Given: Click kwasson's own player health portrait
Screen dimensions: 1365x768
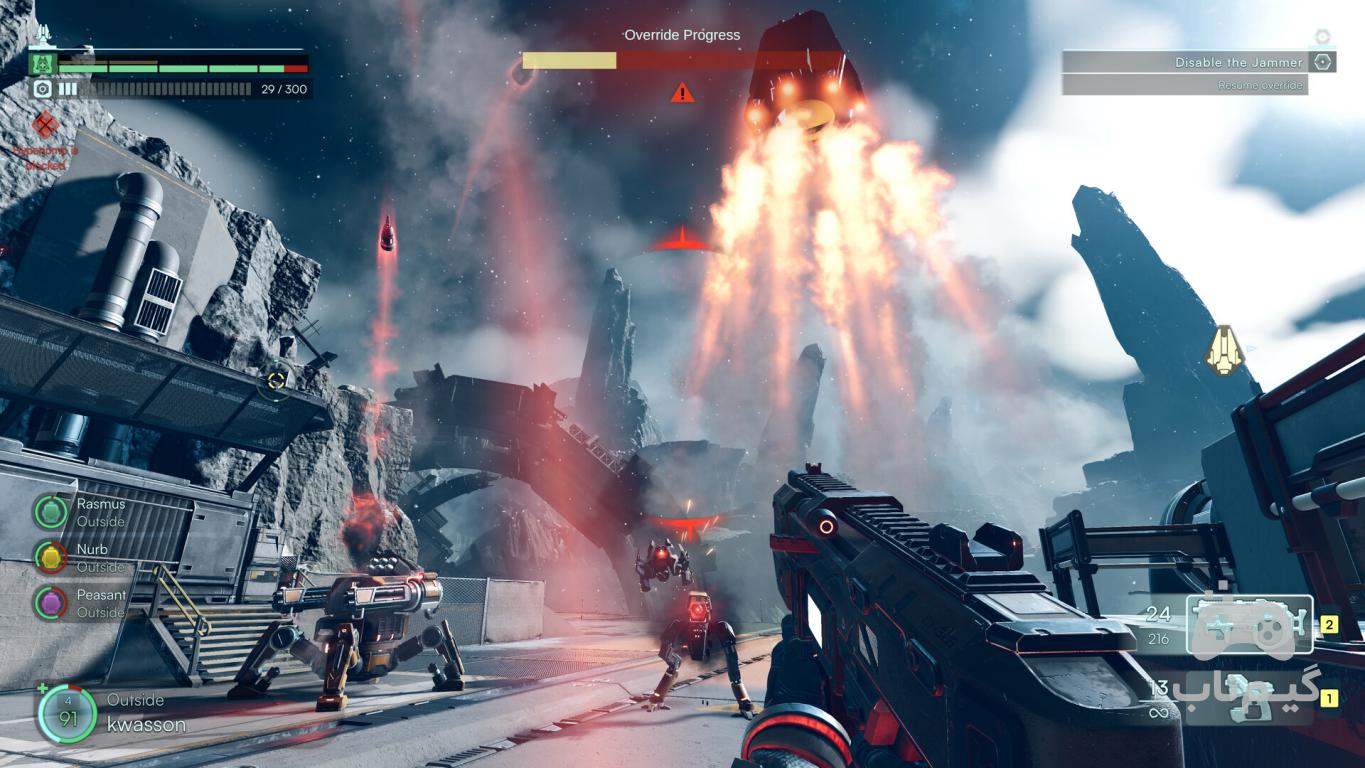Looking at the screenshot, I should pos(68,714).
